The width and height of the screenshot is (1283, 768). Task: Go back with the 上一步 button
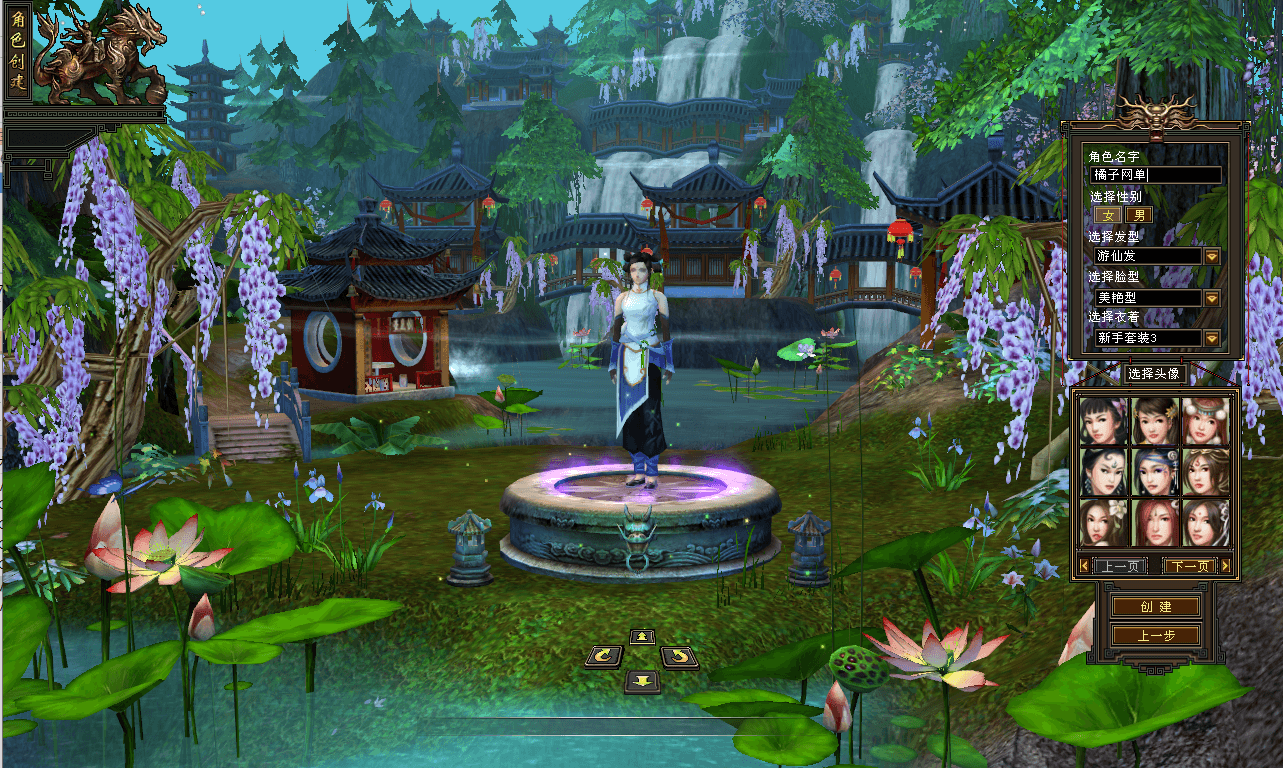point(1155,636)
